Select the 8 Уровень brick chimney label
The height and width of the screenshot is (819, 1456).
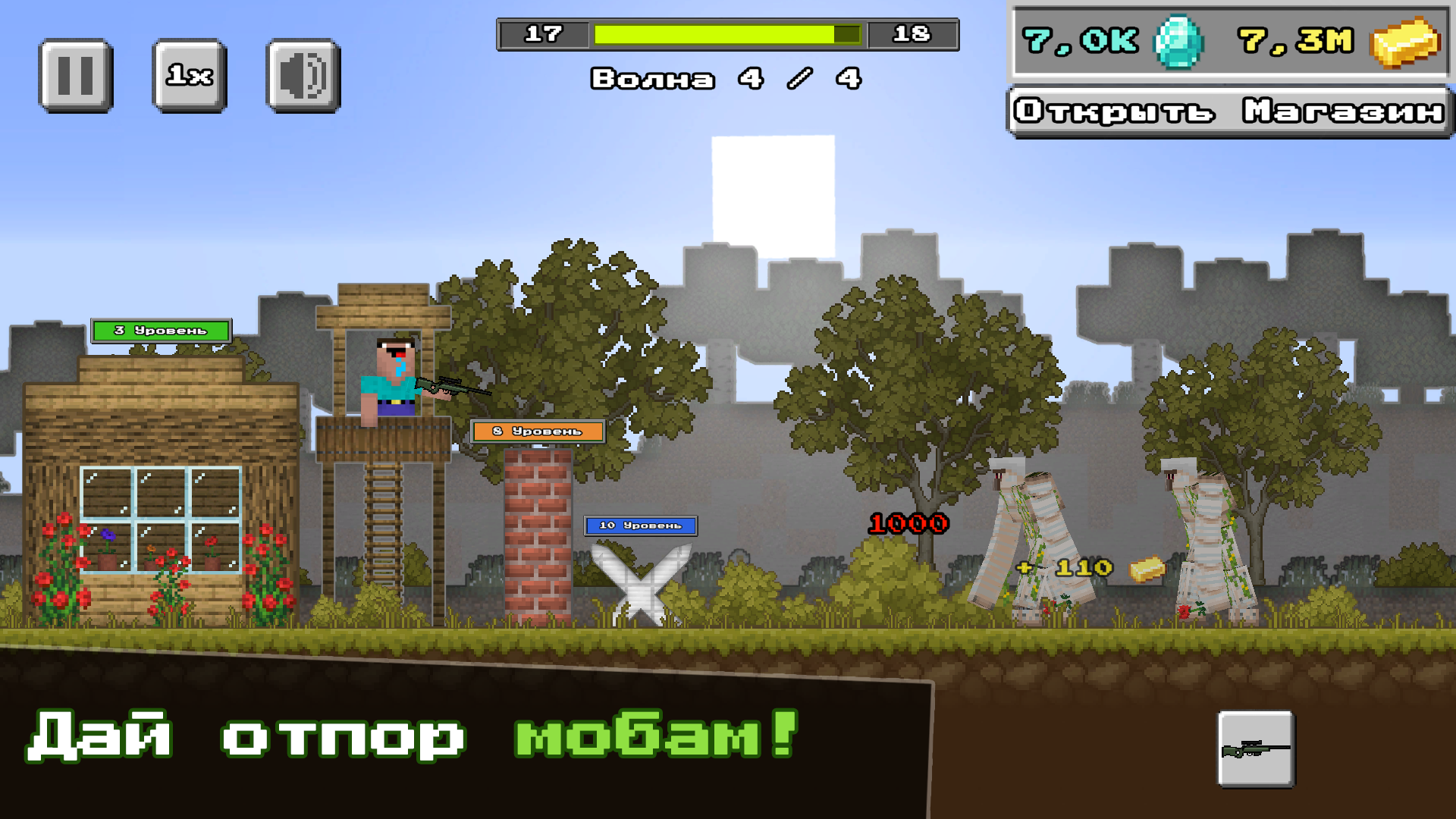point(537,429)
